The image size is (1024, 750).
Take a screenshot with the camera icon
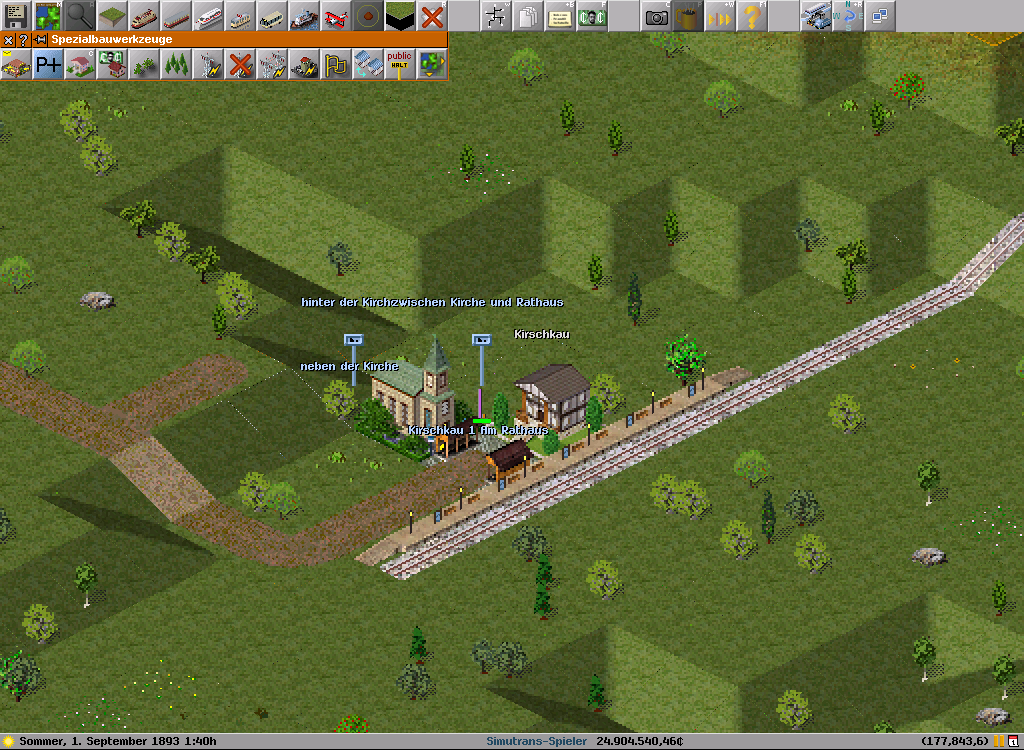click(x=656, y=16)
